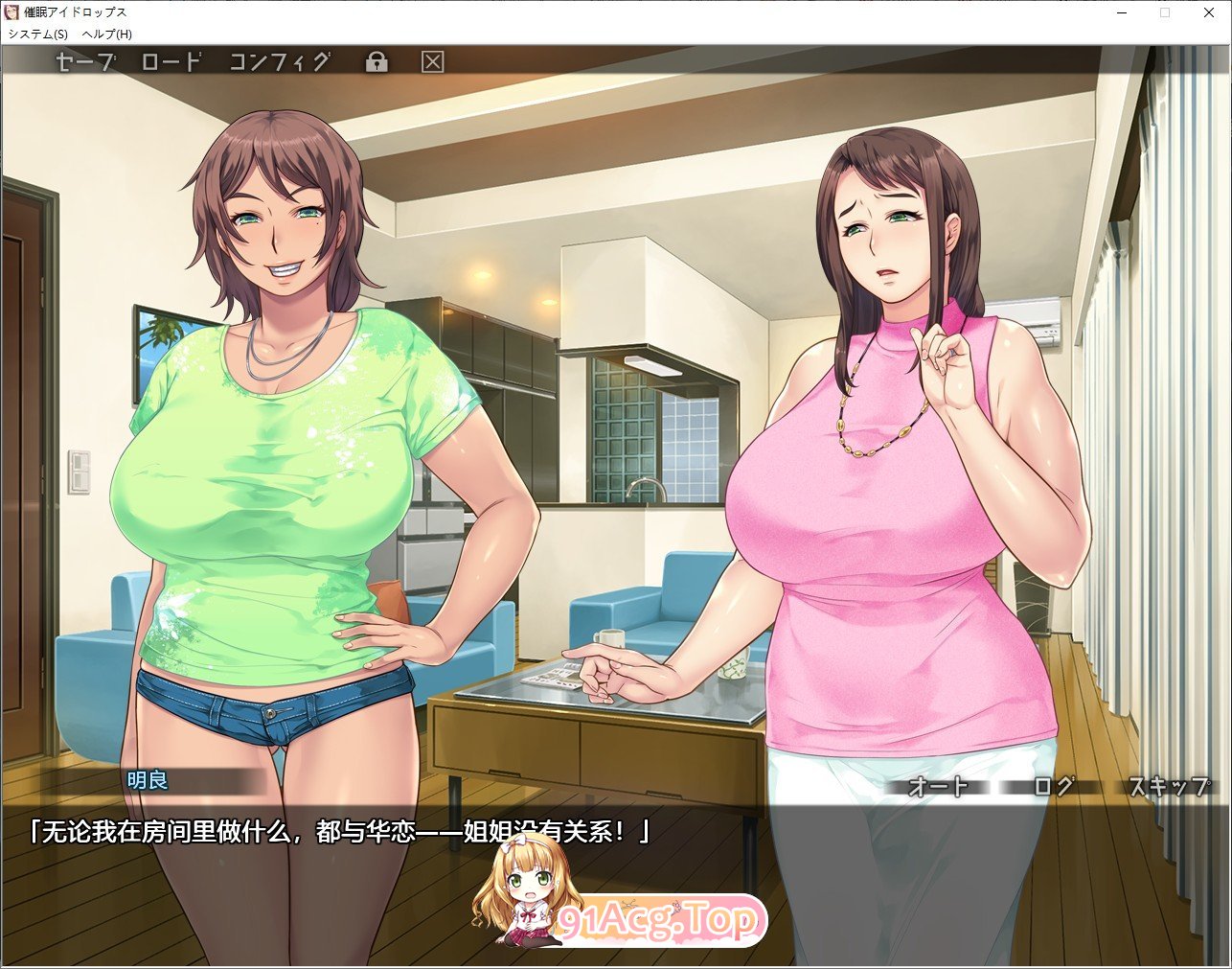Click the lock icon on the game toolbar
Viewport: 1232px width, 969px height.
point(377,60)
